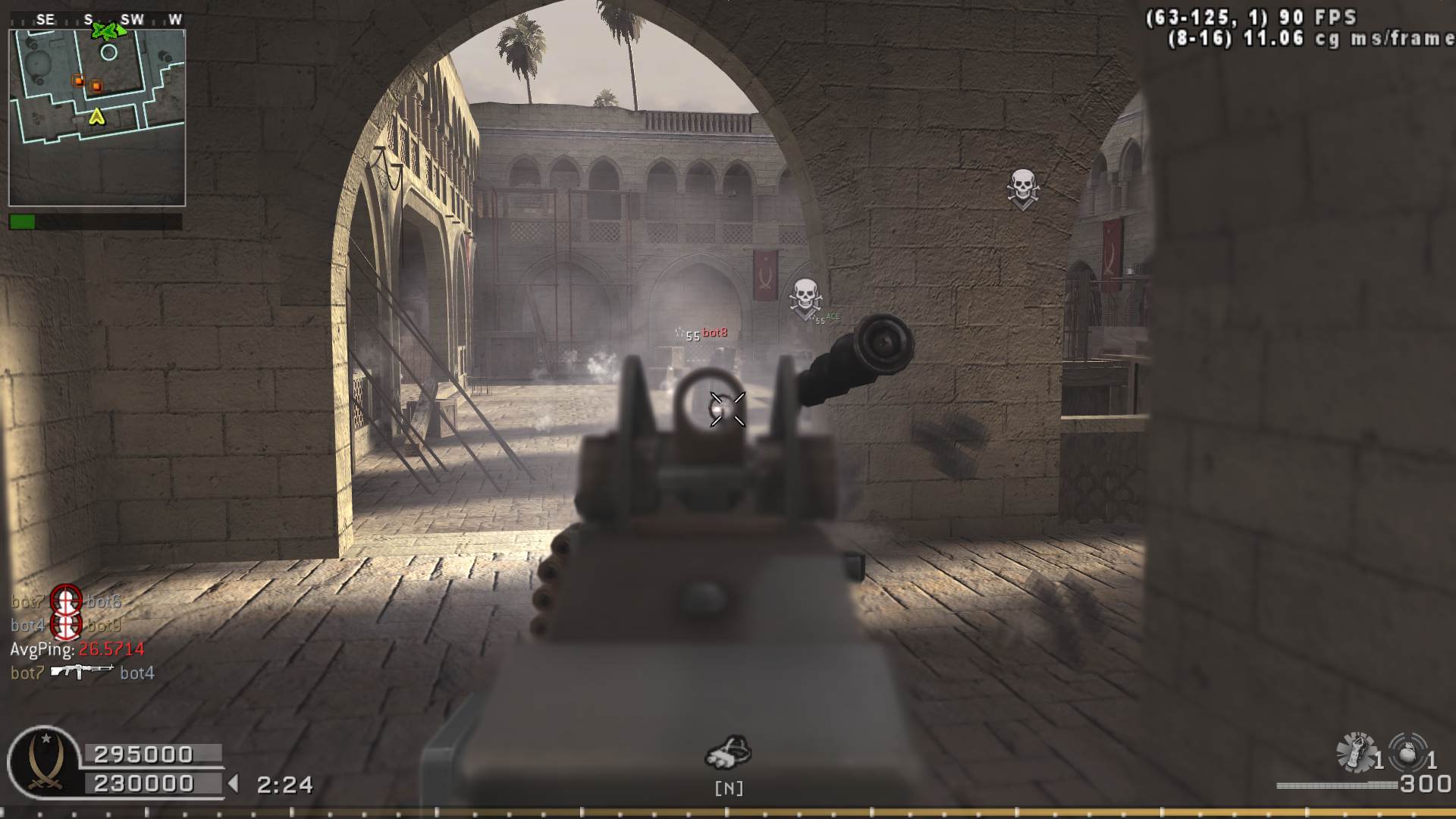Click the crossed-swords faction emblem

coord(44,762)
